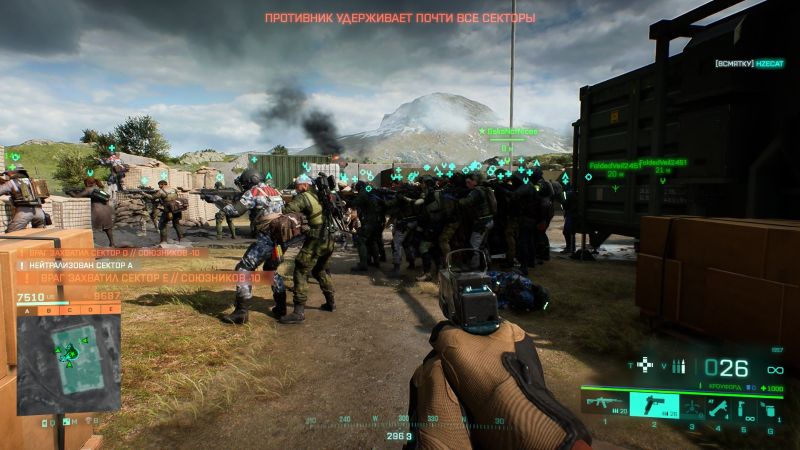Select the item in slot 6
The height and width of the screenshot is (450, 800).
769,407
